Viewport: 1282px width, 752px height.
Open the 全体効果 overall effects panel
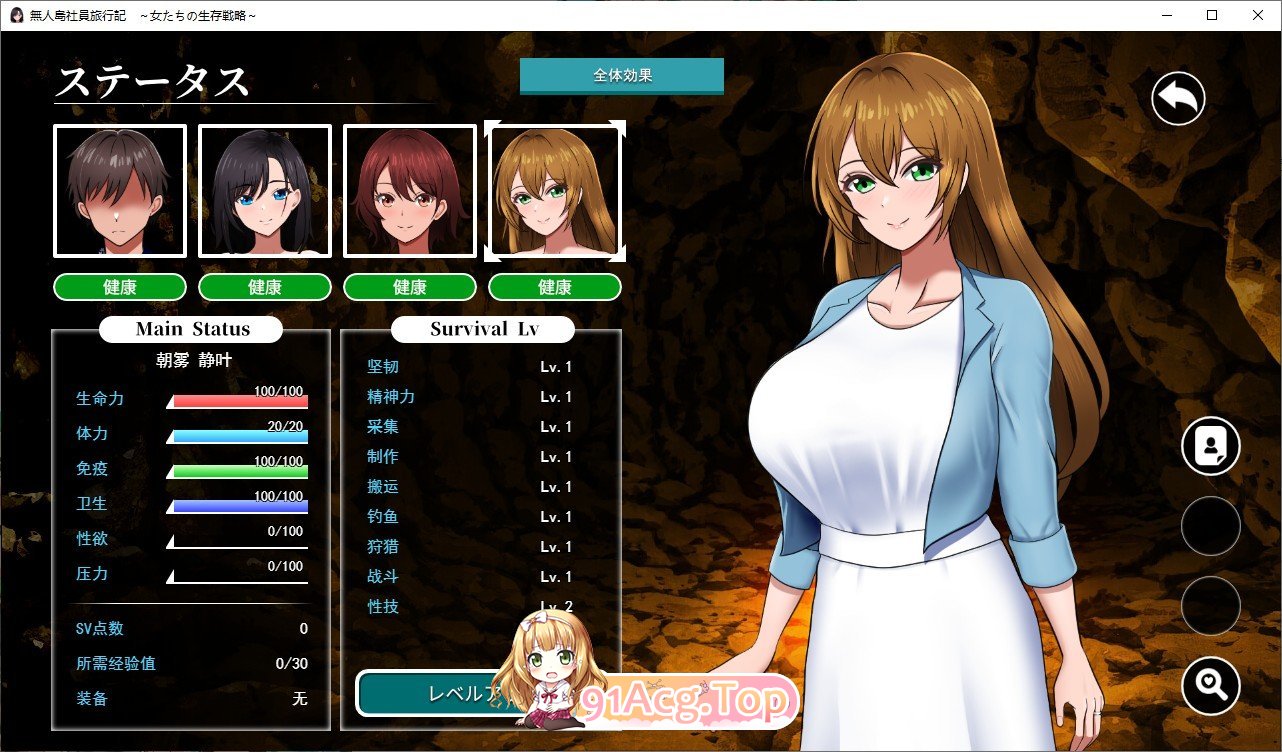(621, 76)
